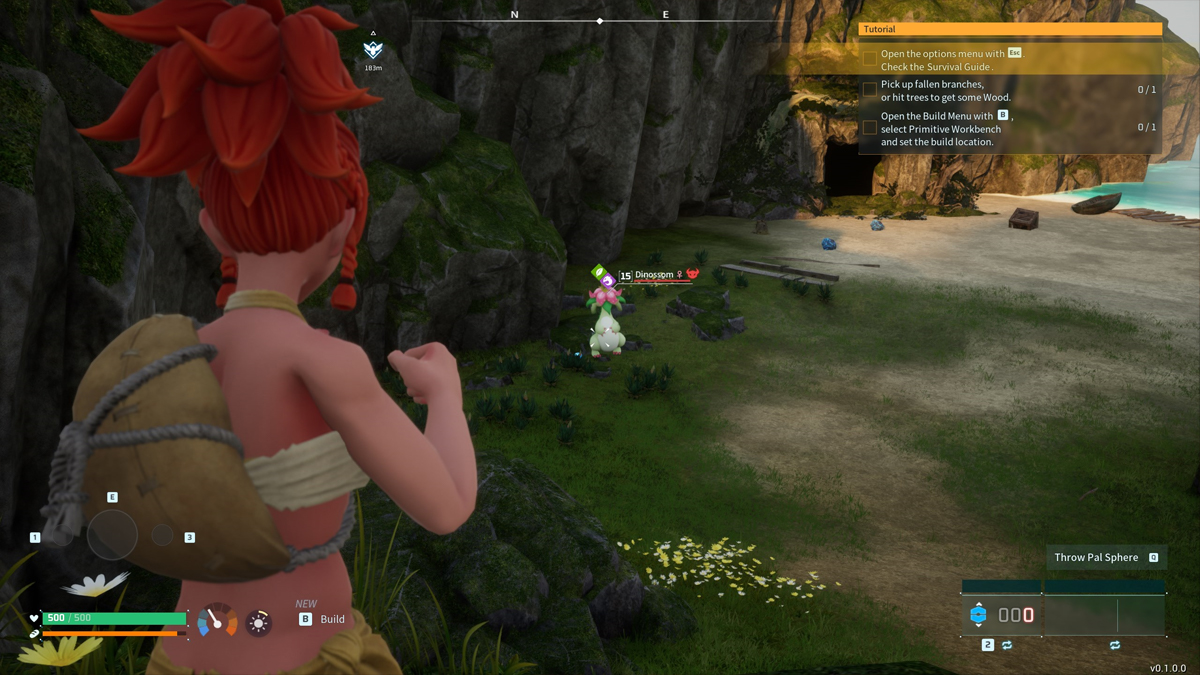Select the large empty weapon wheel circle
This screenshot has width=1200, height=675.
(x=112, y=535)
